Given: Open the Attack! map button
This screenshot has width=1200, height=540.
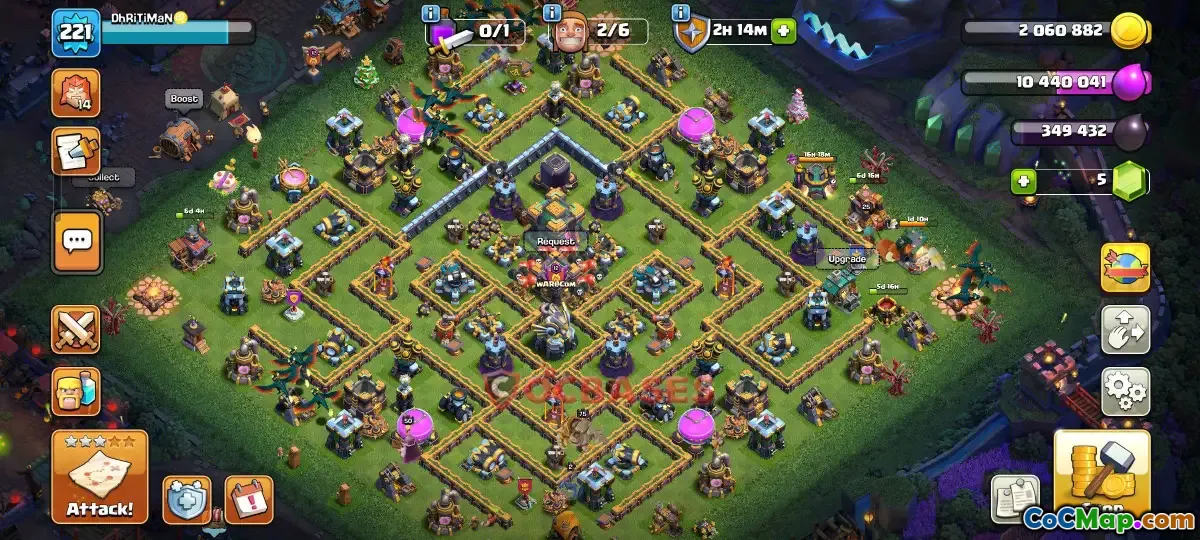Looking at the screenshot, I should tap(100, 477).
